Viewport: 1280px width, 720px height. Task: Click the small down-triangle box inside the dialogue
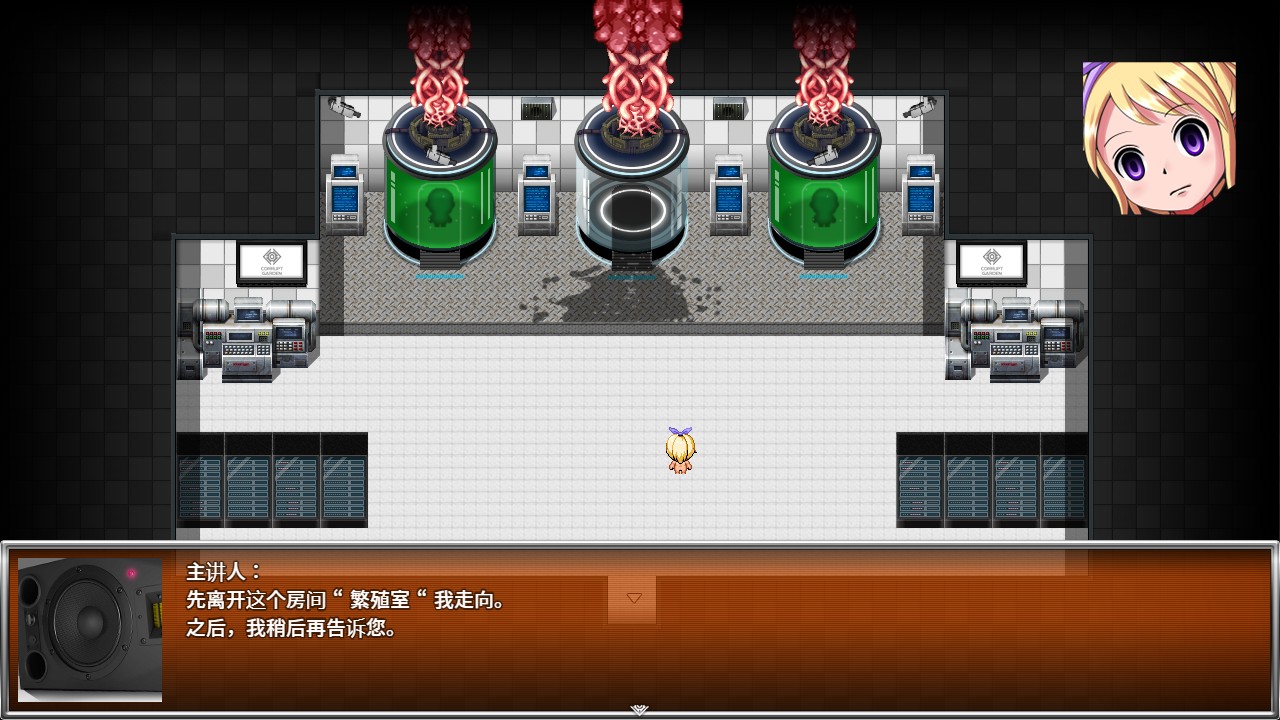(633, 598)
